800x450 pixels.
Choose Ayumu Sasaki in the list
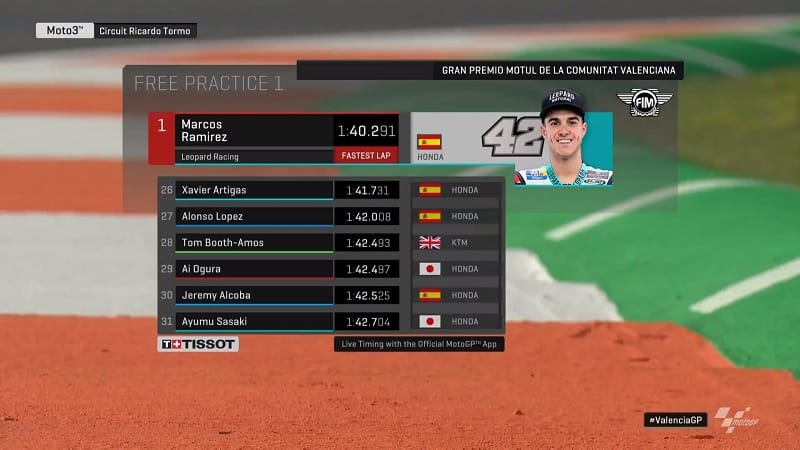point(255,322)
